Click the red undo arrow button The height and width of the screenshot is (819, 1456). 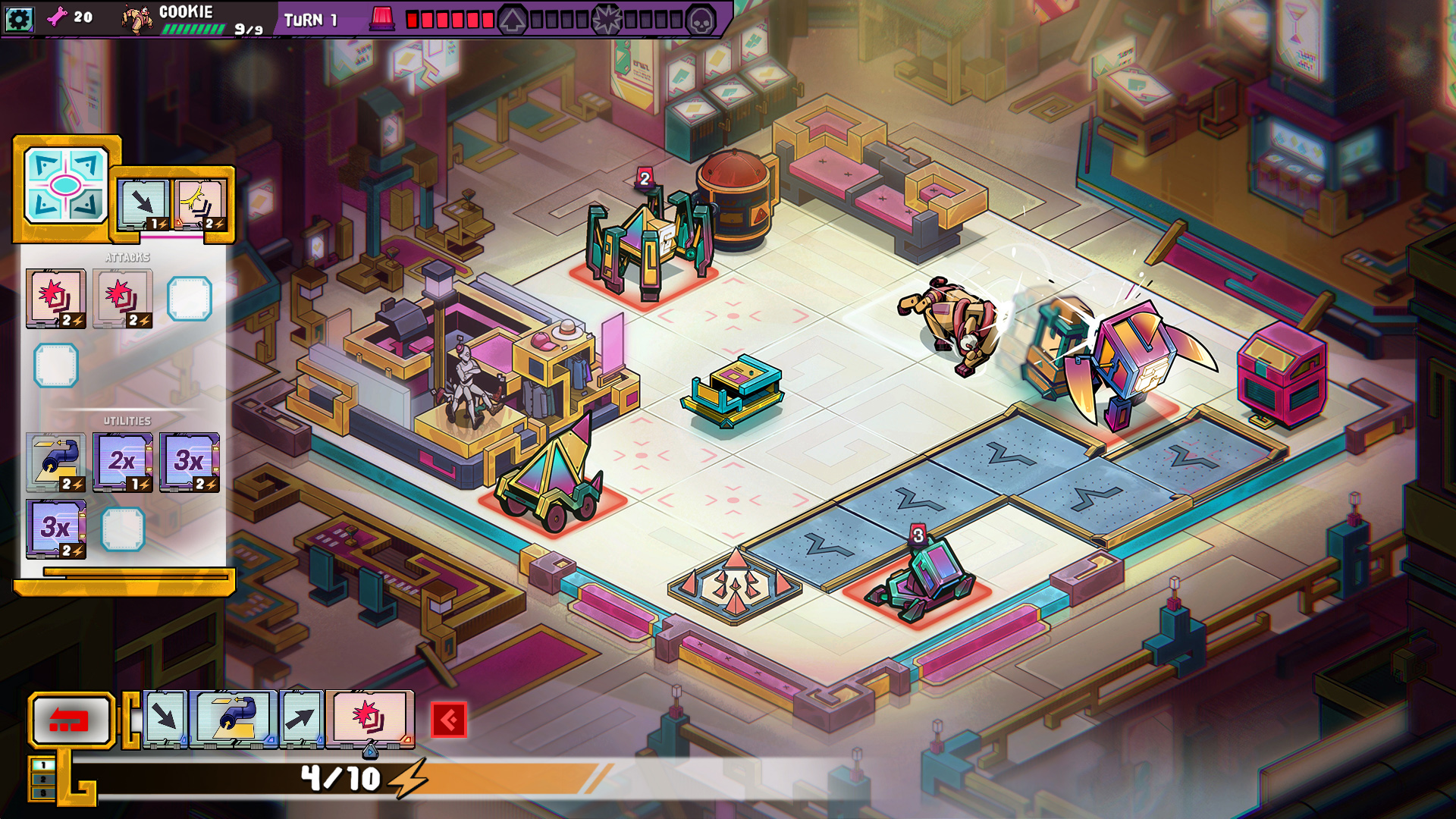71,720
